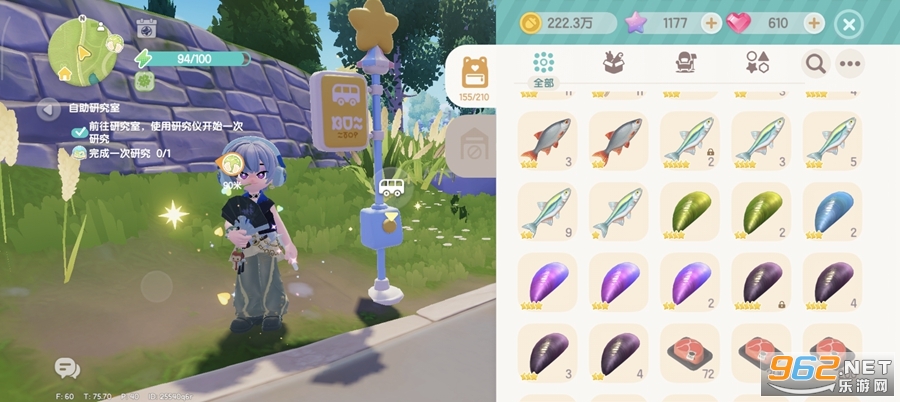Close the backpack inventory panel
The image size is (900, 402).
pyautogui.click(x=849, y=24)
